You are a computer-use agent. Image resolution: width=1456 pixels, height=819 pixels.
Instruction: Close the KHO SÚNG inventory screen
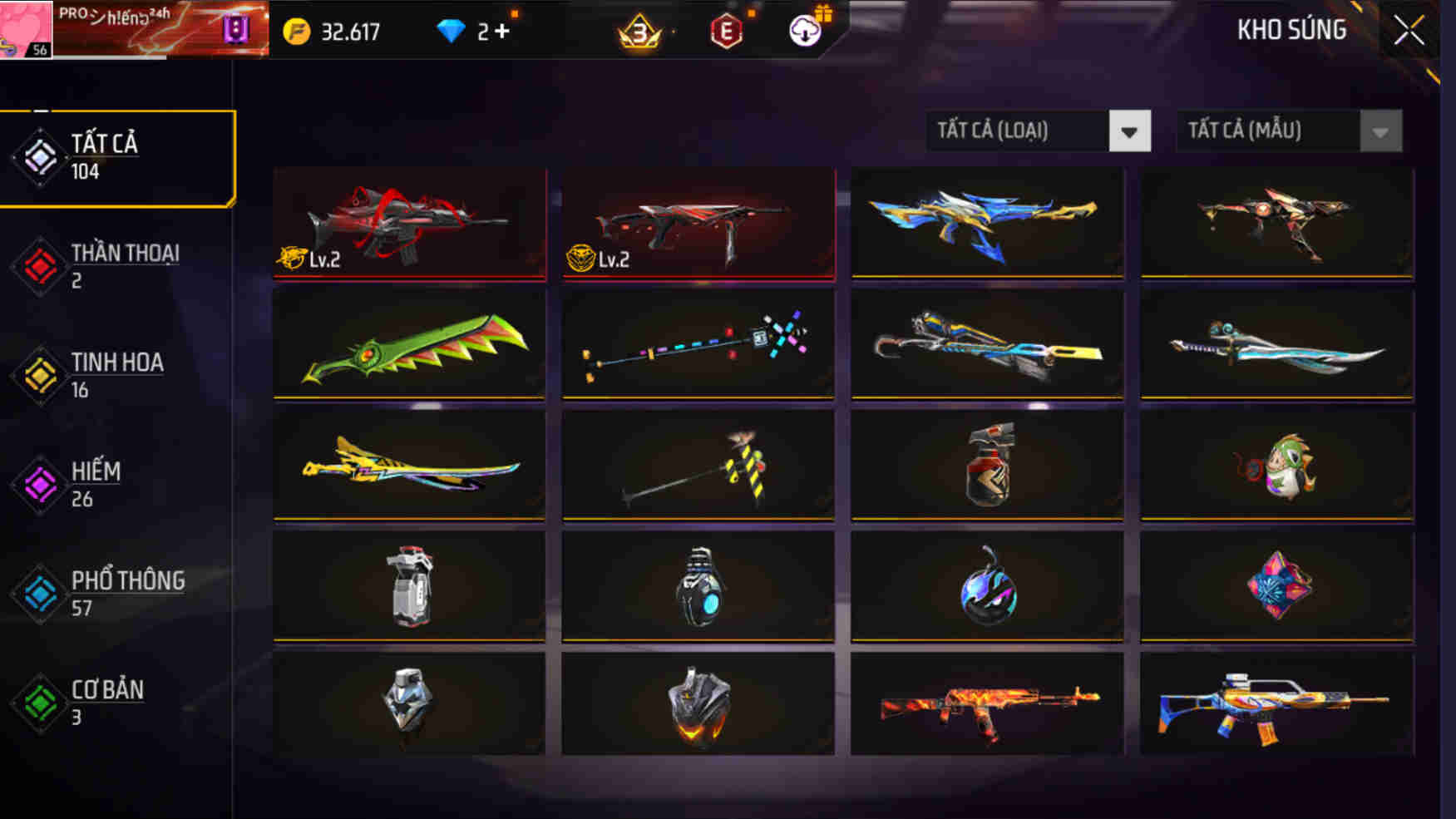1409,28
